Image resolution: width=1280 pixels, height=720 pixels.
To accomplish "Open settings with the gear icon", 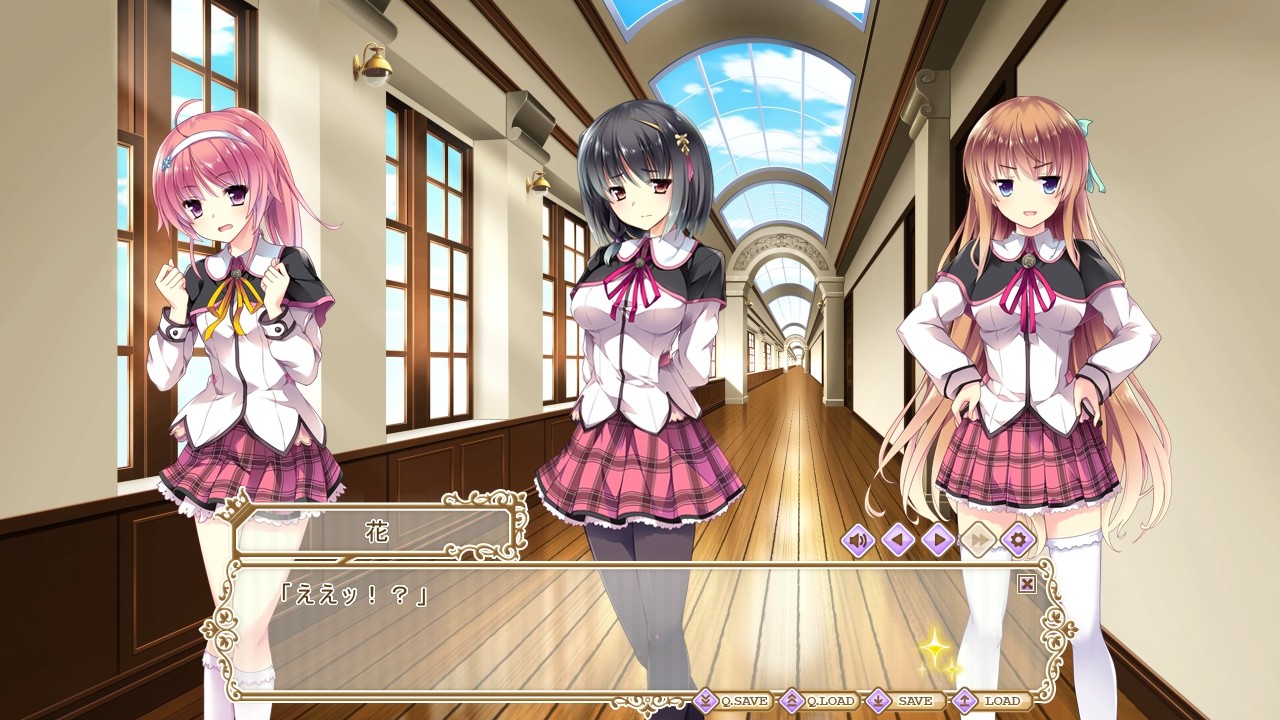I will click(x=1018, y=541).
